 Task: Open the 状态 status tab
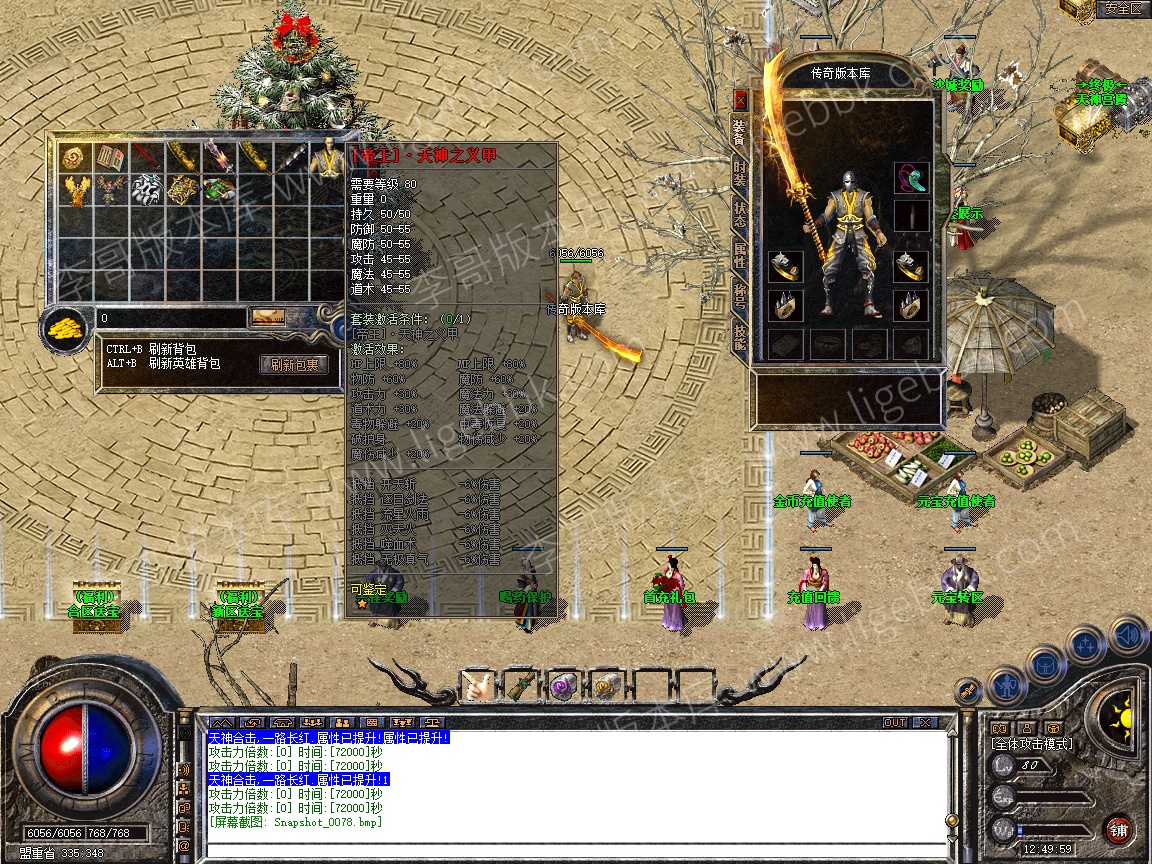(740, 213)
